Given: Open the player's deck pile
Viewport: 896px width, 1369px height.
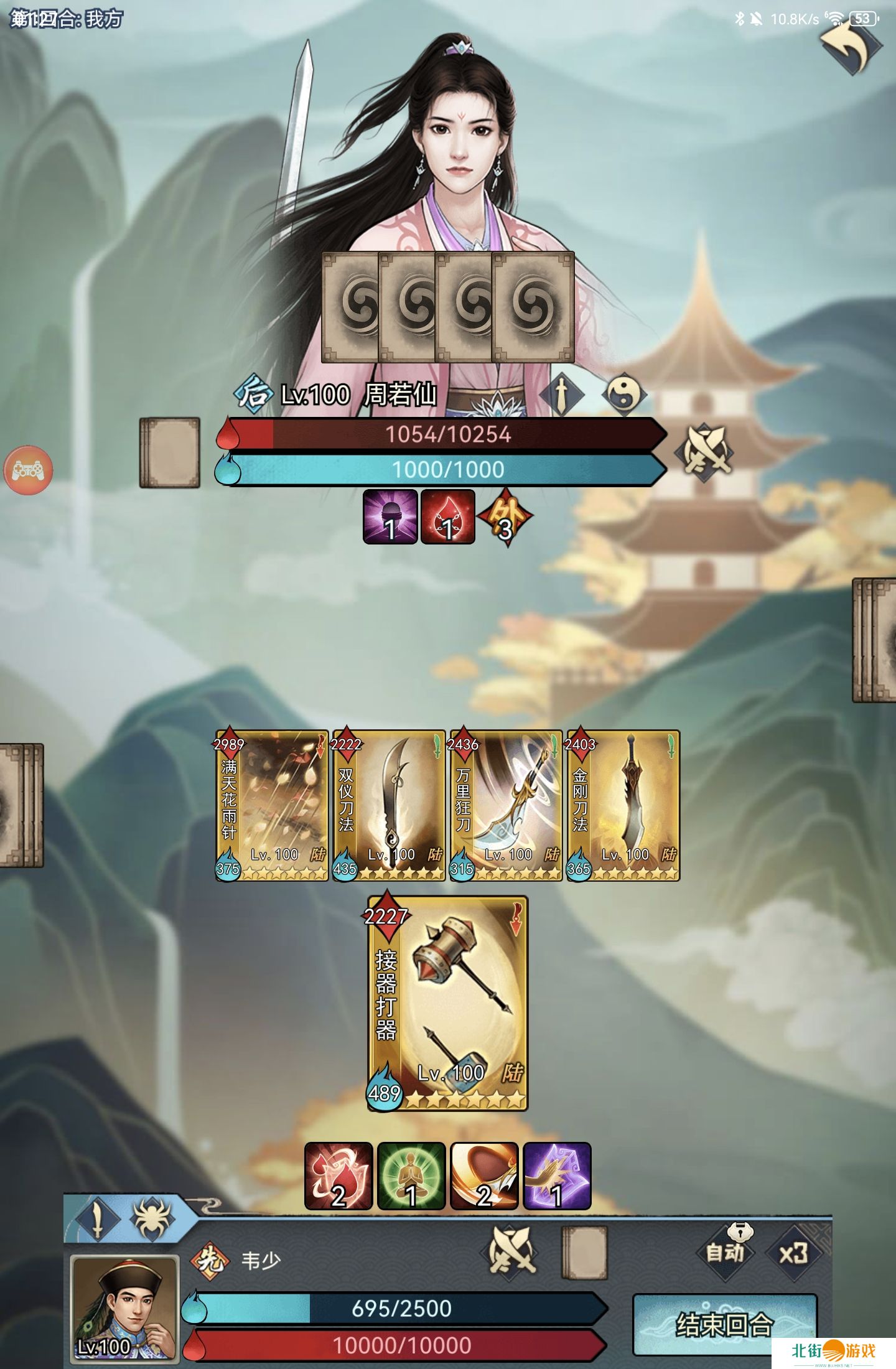Looking at the screenshot, I should [584, 1253].
